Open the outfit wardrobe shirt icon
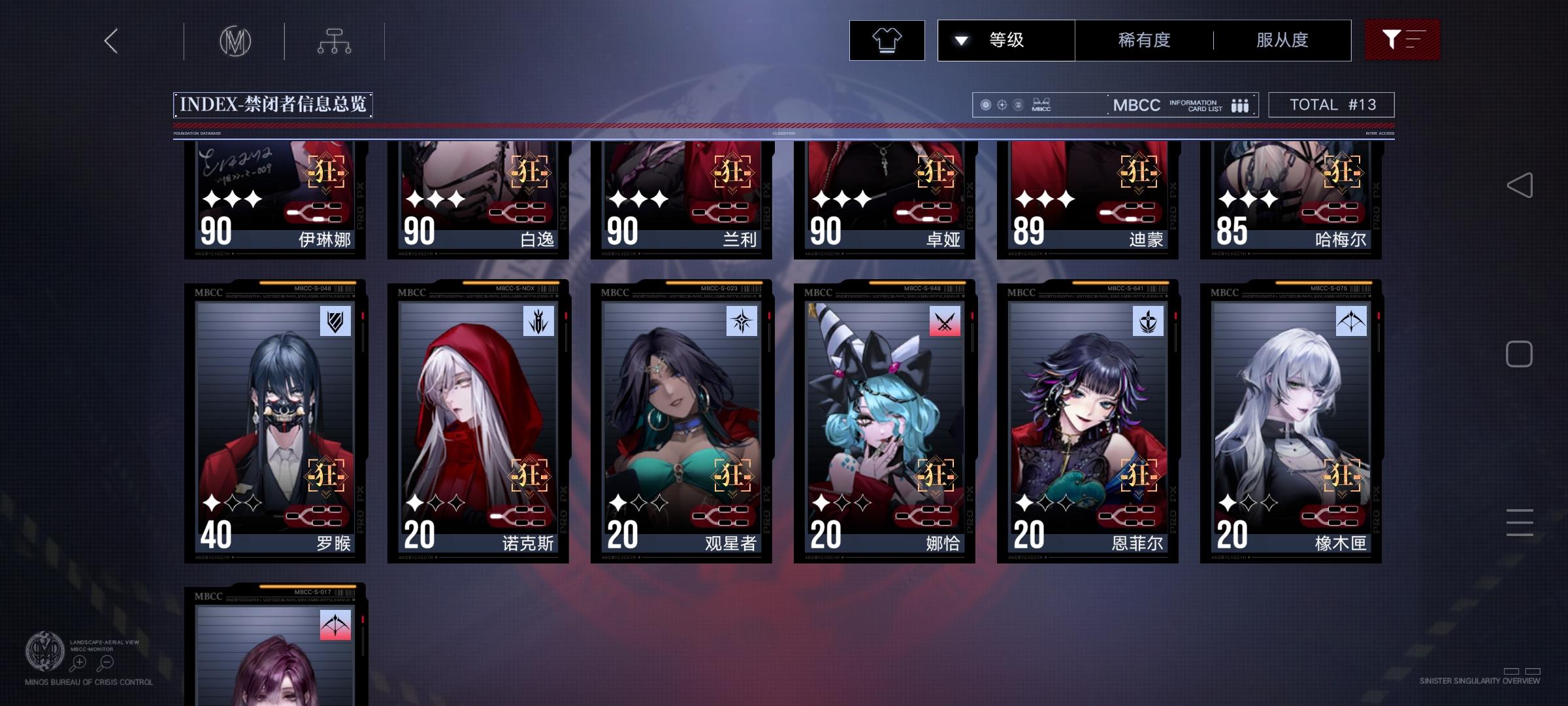 coord(887,40)
